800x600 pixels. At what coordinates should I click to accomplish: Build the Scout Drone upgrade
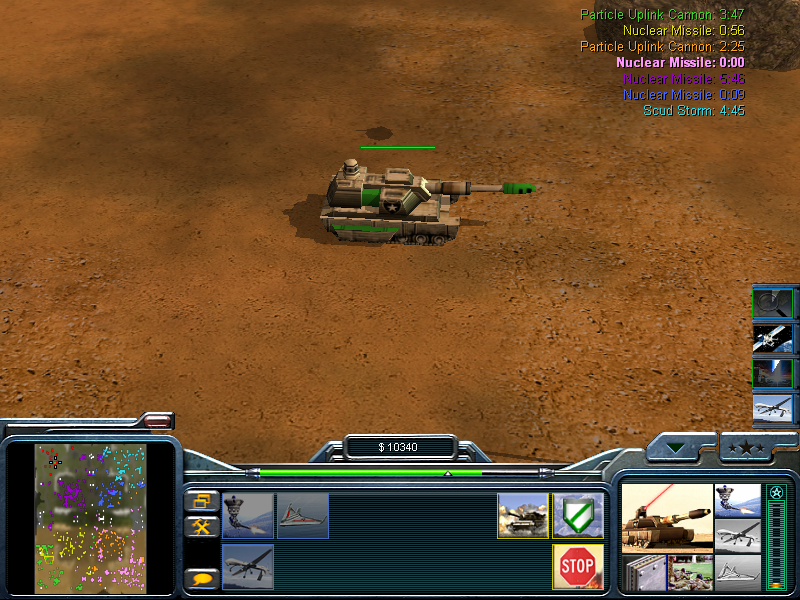tap(303, 515)
